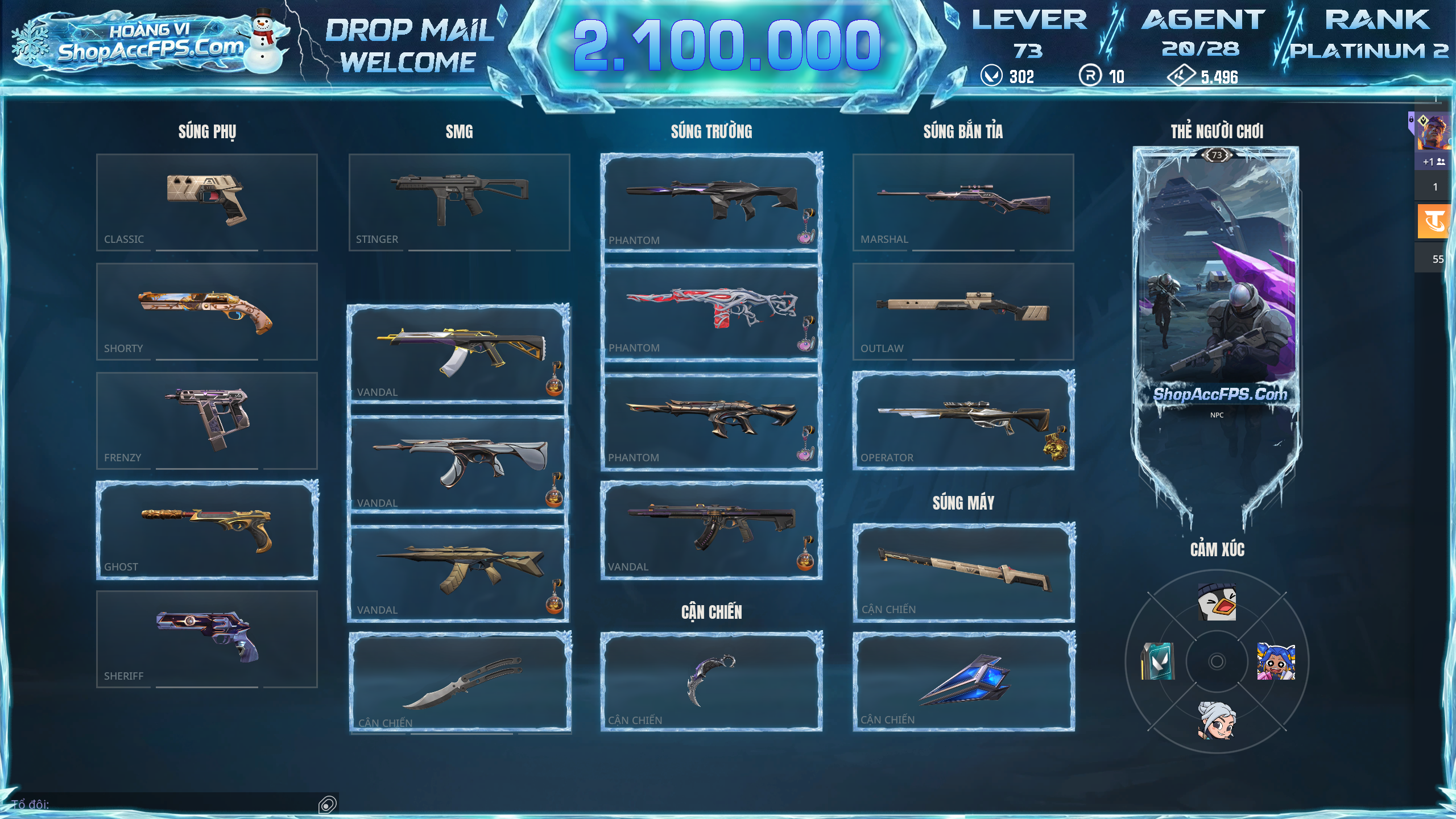
Task: Select the butterfly knife melee slot
Action: 460,681
